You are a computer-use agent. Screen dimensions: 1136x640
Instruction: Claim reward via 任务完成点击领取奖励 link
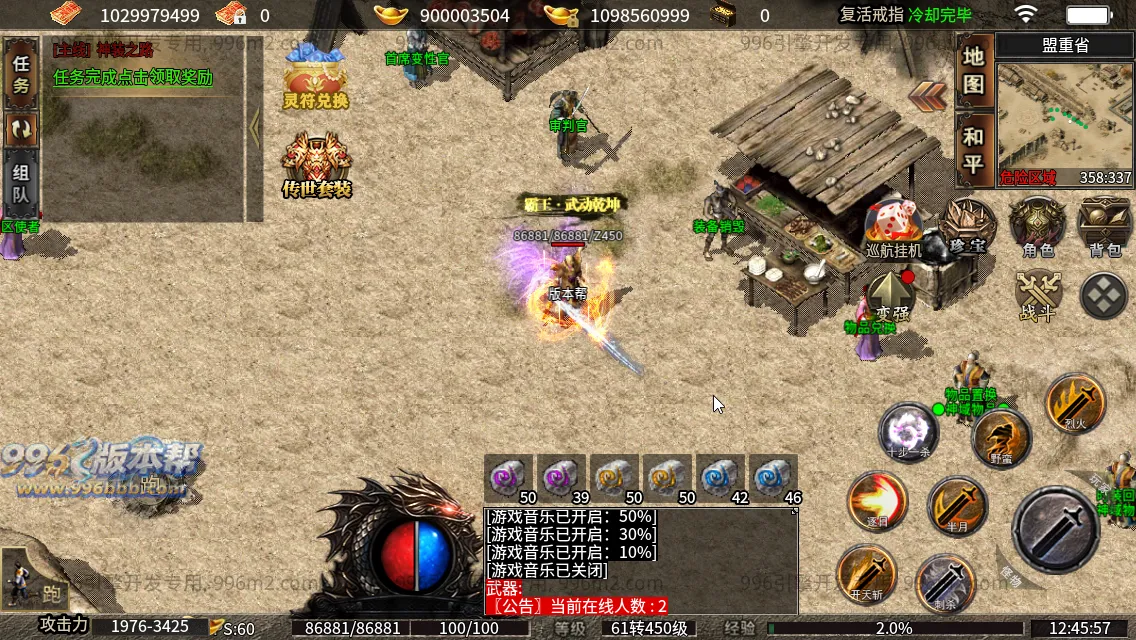[x=133, y=77]
